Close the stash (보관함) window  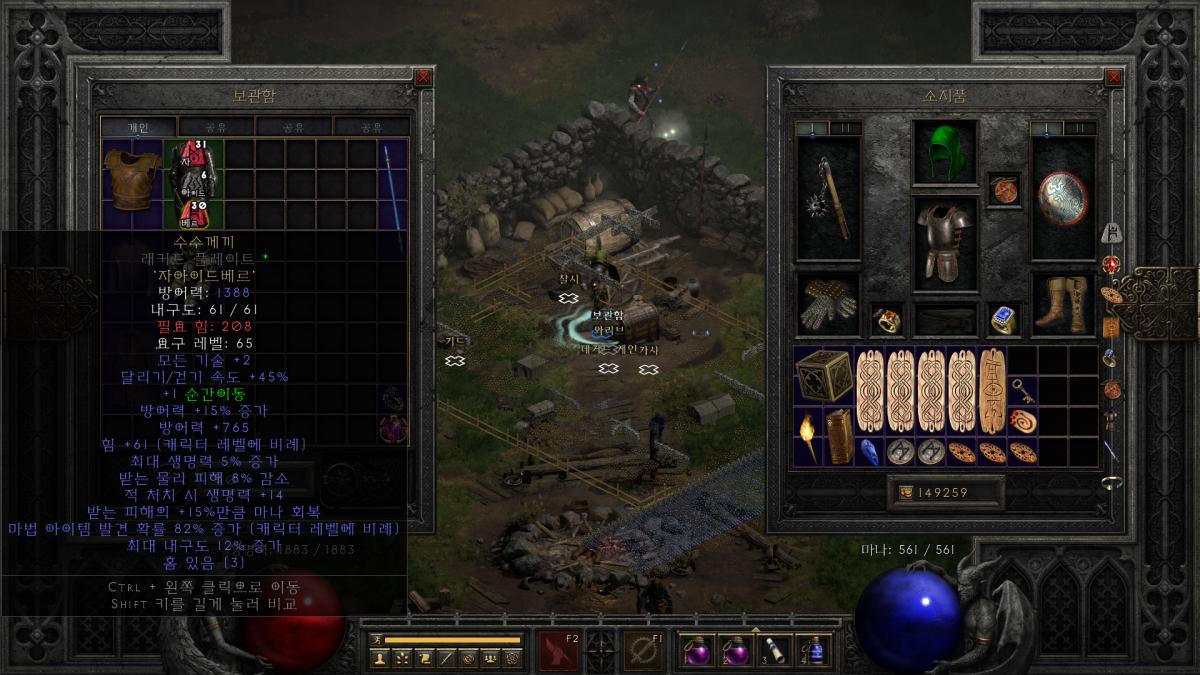[423, 77]
